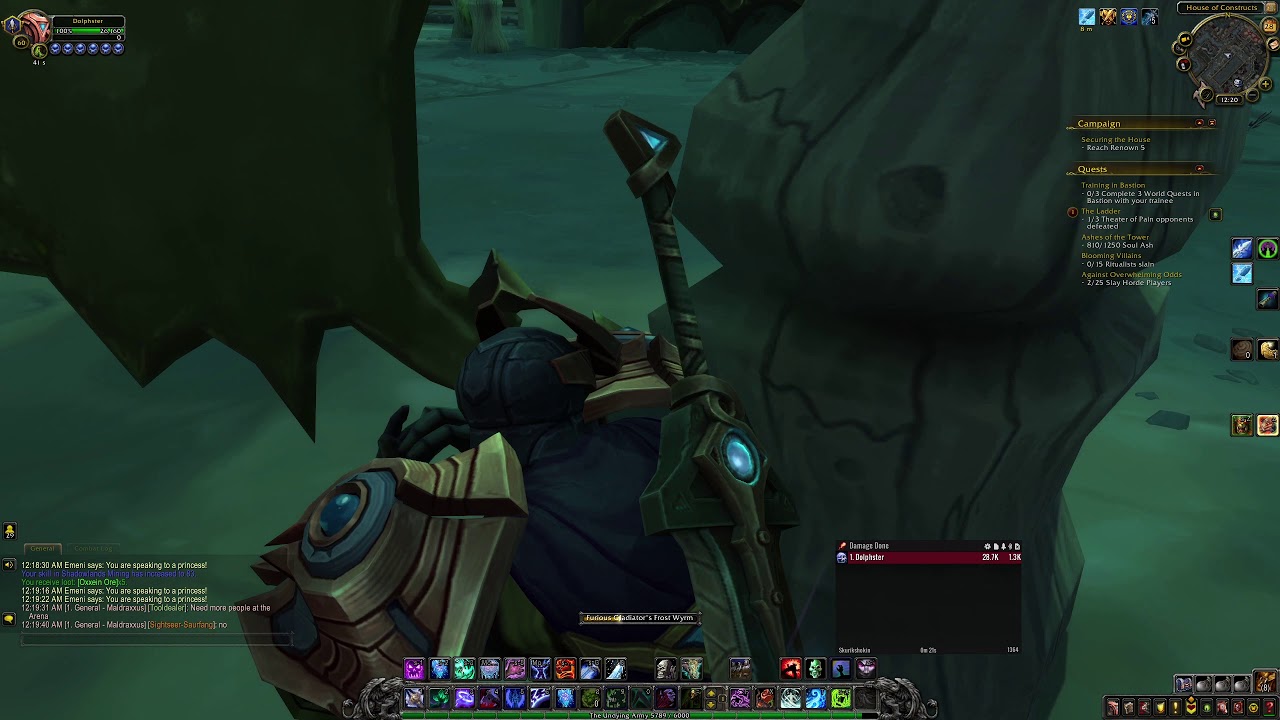
Task: Collapse the Quests header in the objective tracker
Action: pyautogui.click(x=1199, y=168)
